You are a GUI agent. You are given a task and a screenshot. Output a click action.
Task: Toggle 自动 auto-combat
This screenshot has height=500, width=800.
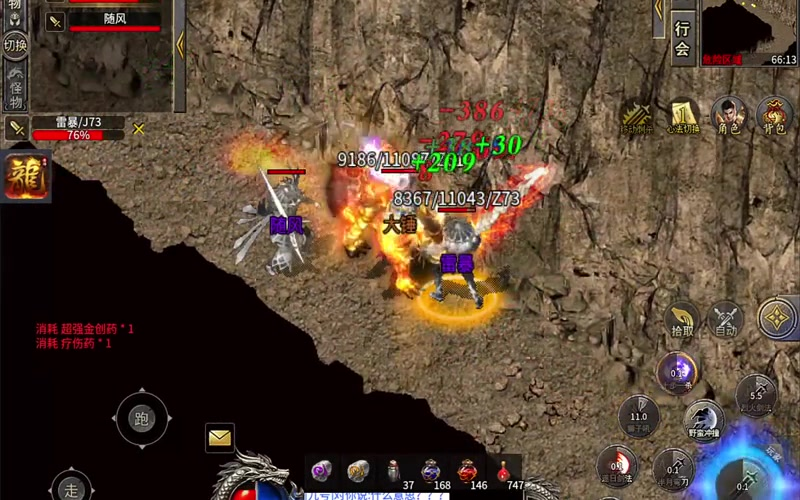pos(726,319)
